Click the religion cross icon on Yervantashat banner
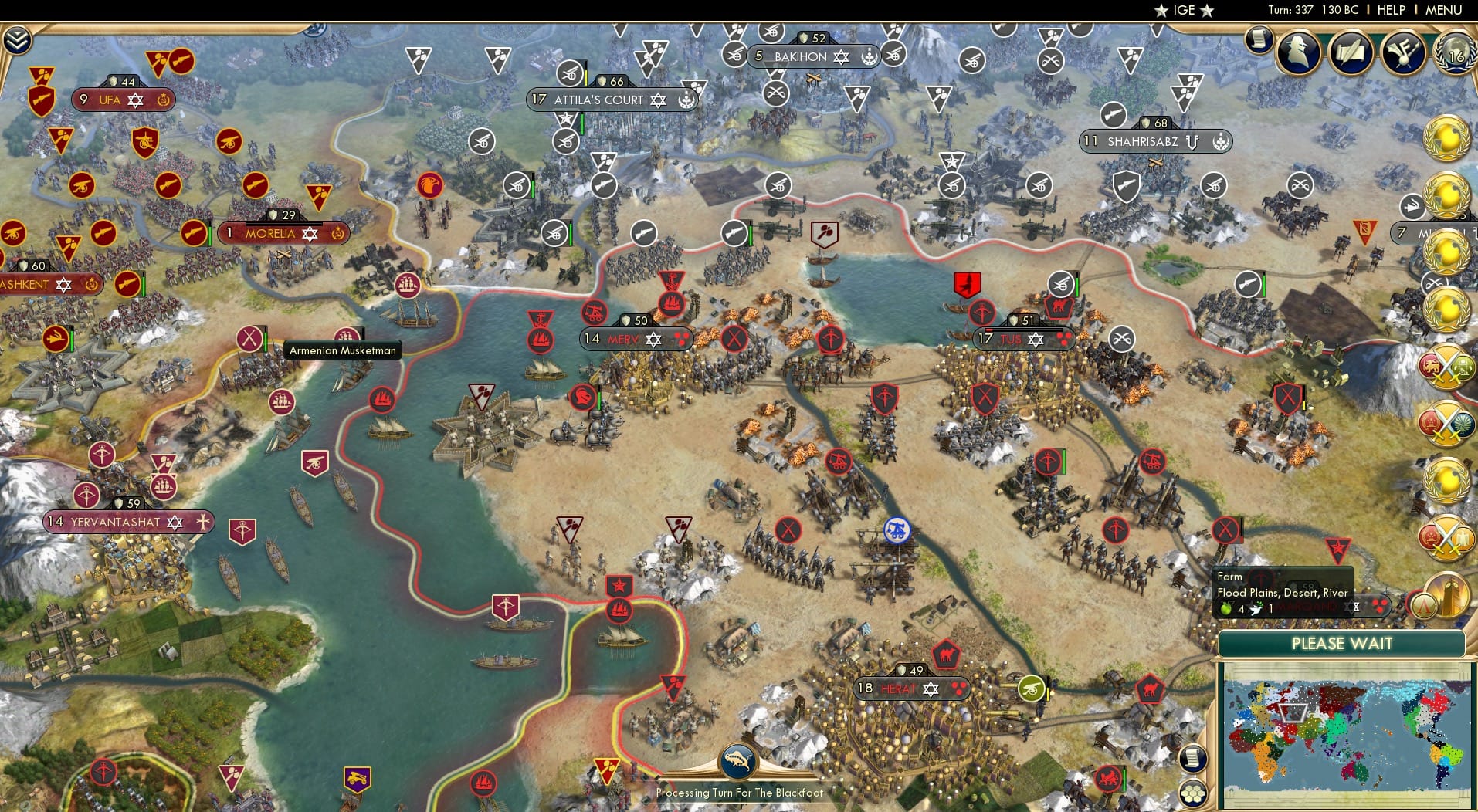 pyautogui.click(x=202, y=523)
